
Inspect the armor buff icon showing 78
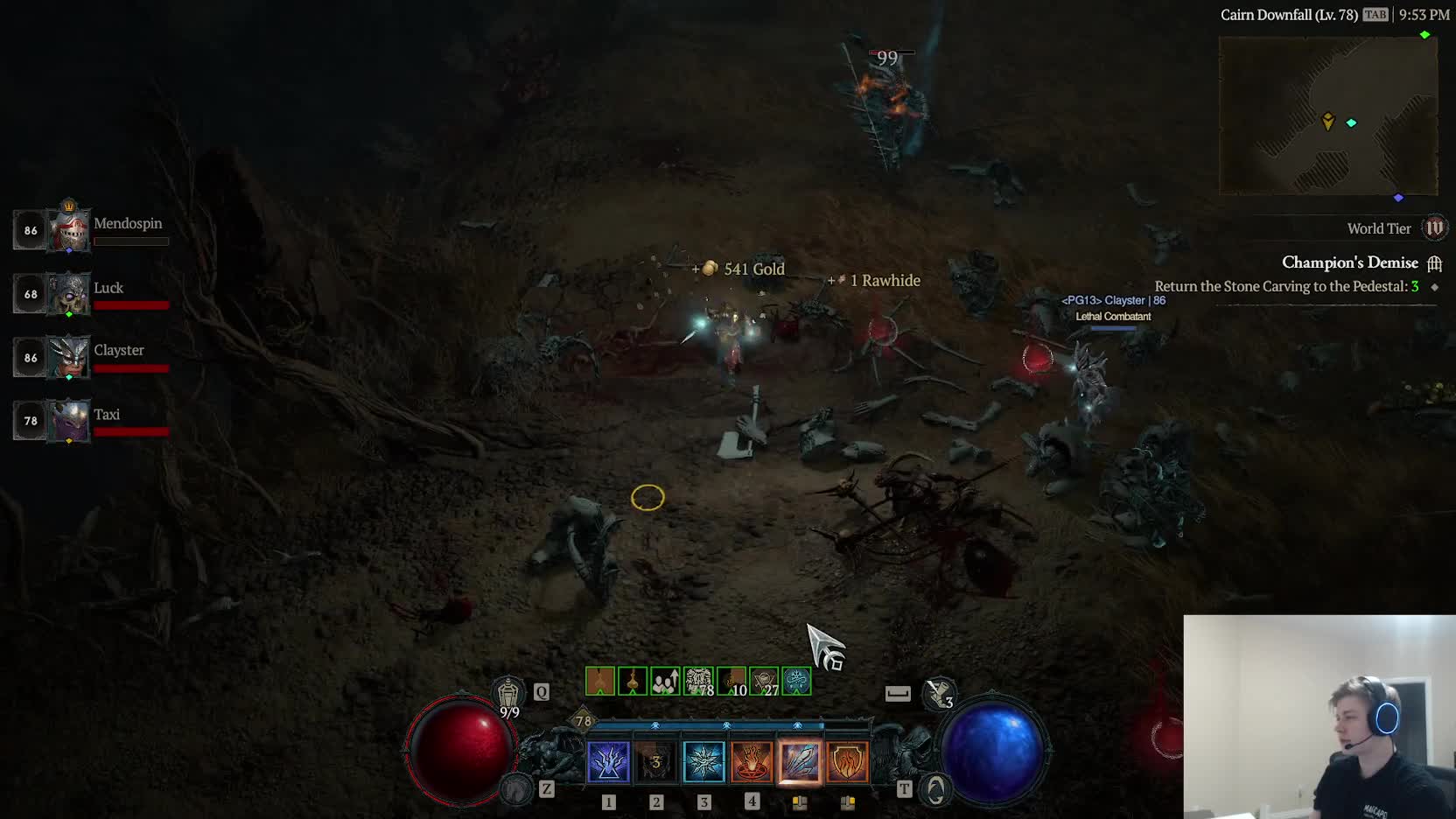[698, 681]
